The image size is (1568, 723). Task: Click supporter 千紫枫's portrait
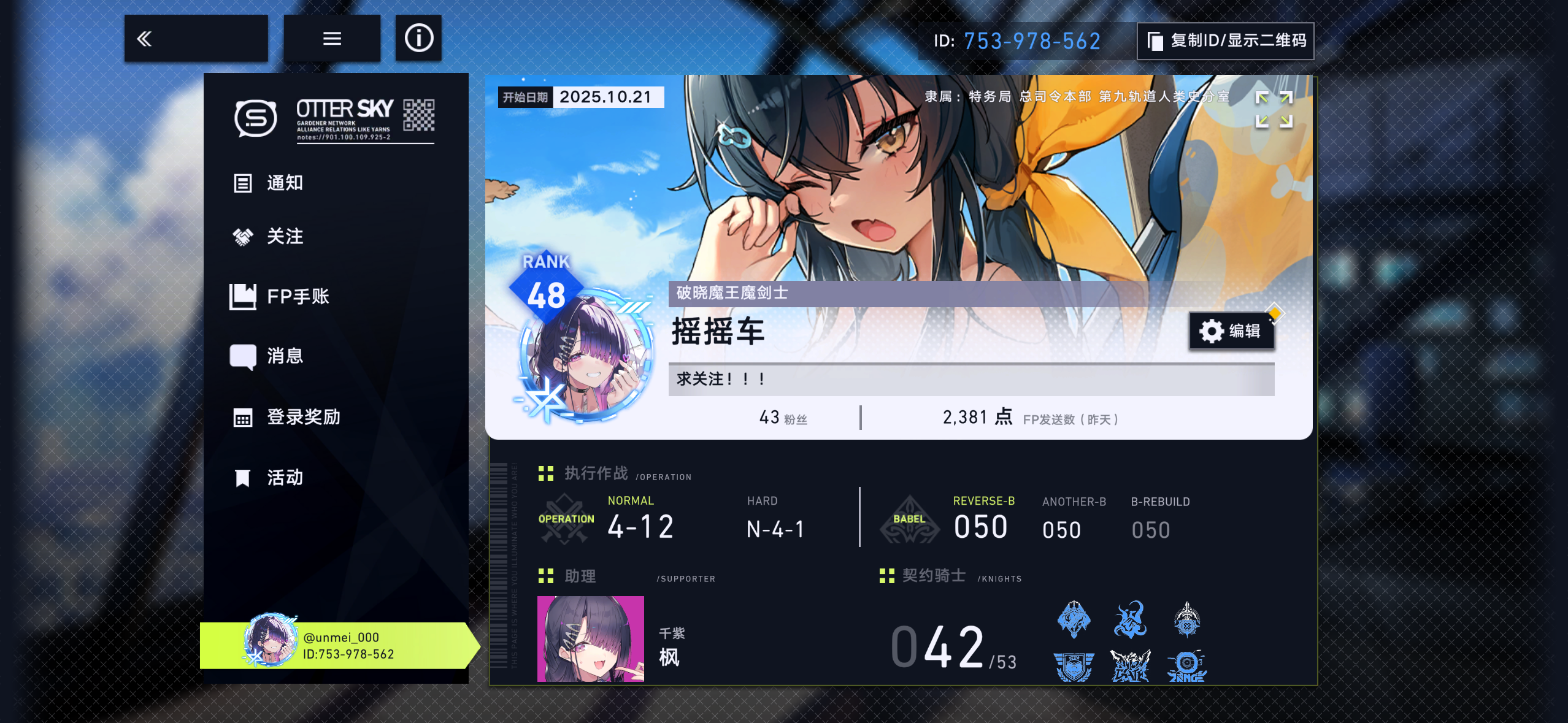(590, 638)
